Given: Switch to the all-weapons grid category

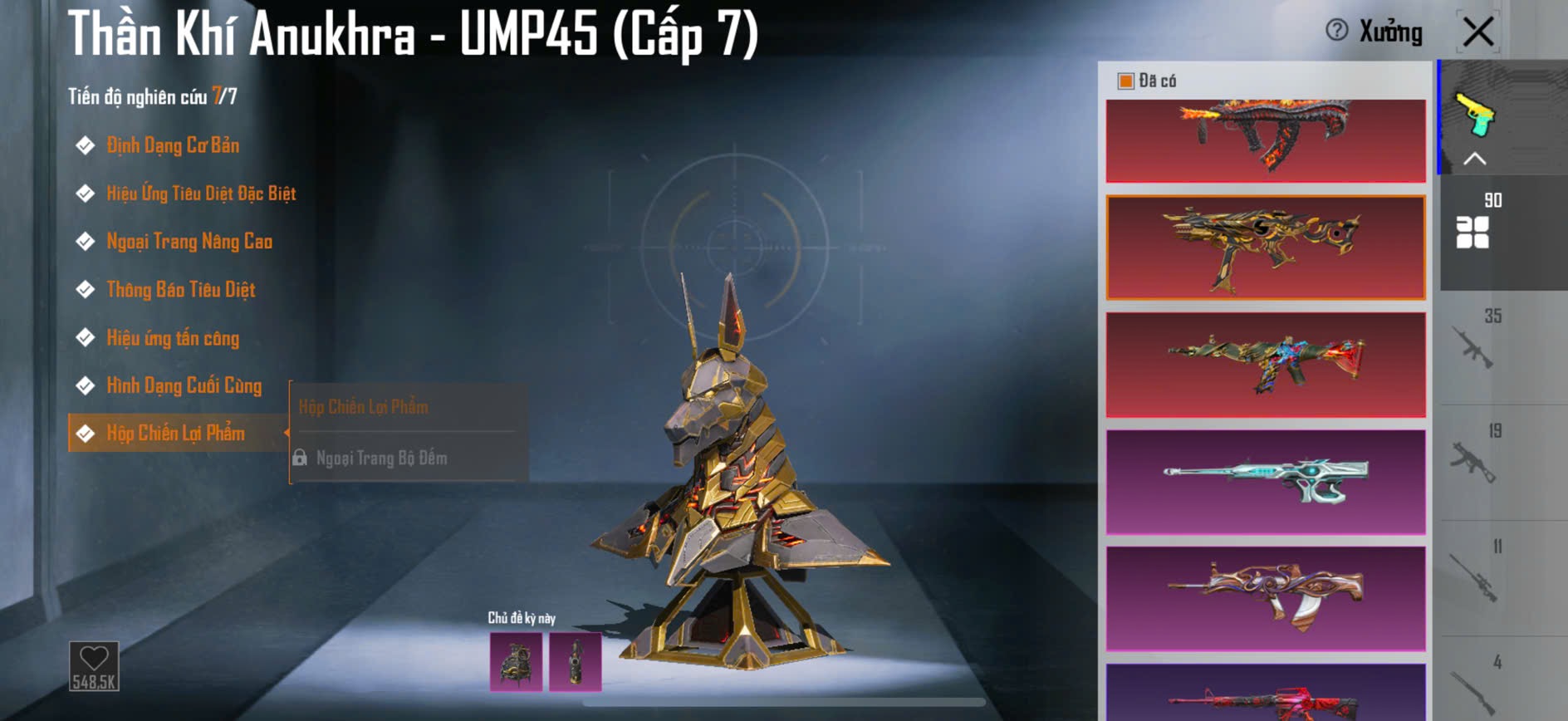Looking at the screenshot, I should point(1472,233).
